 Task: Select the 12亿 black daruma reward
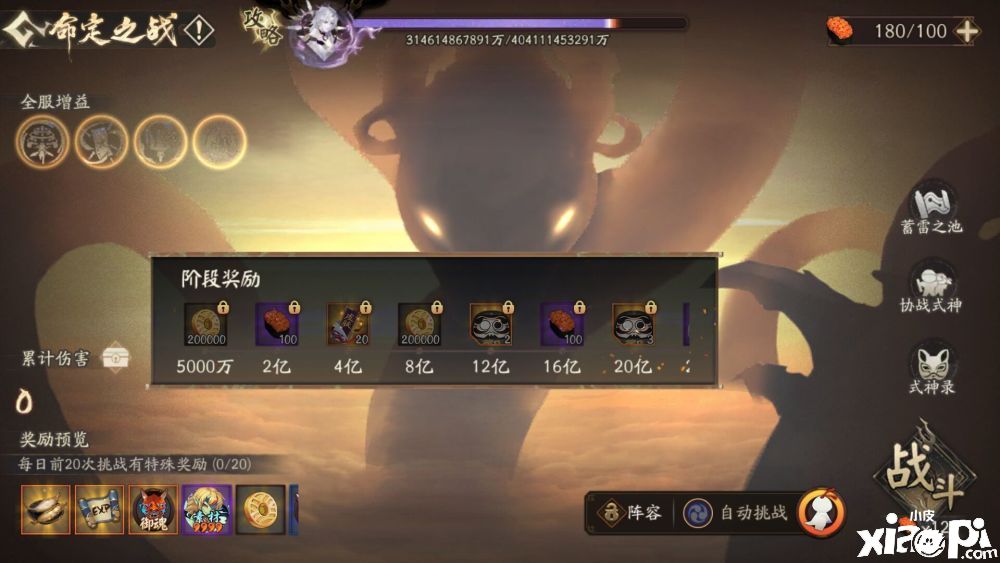coord(490,324)
